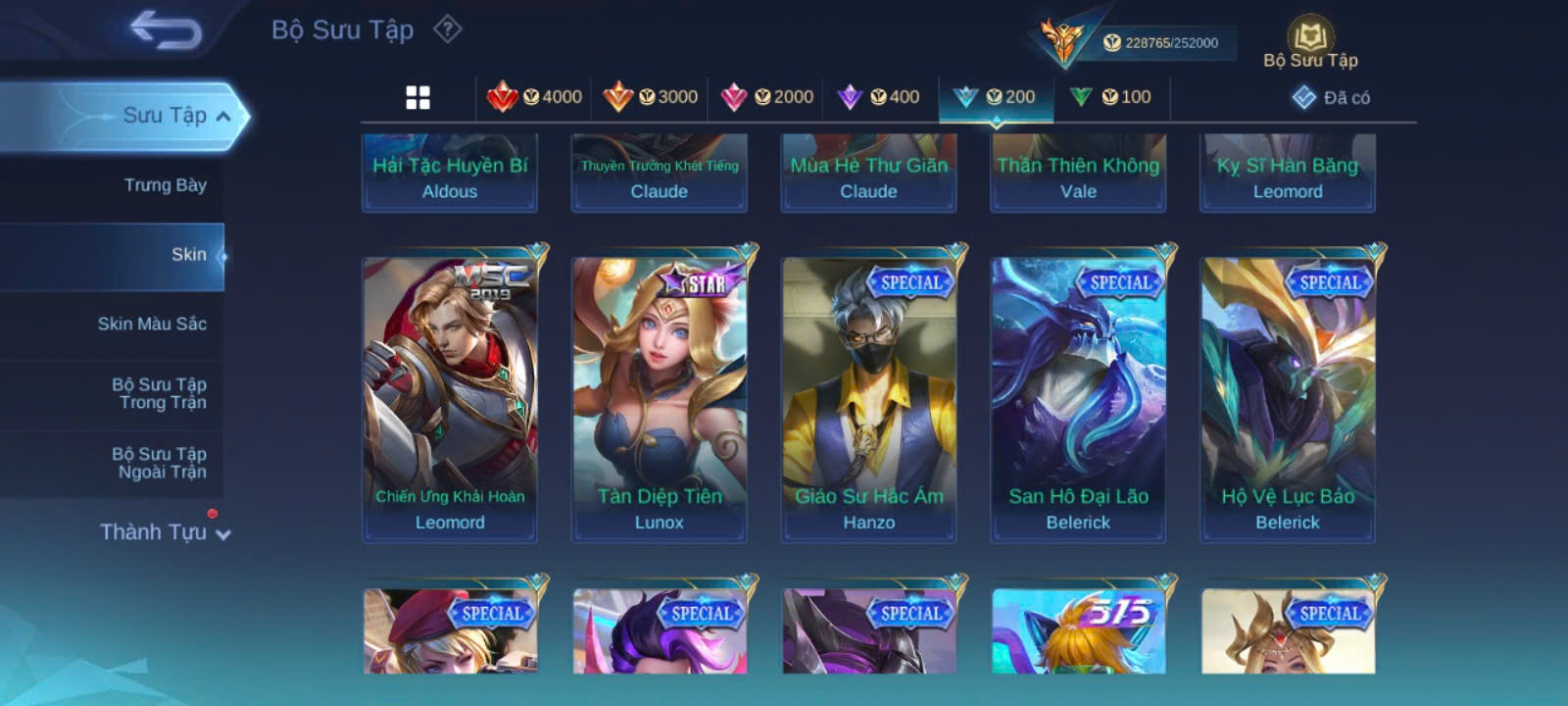Switch to the 100 points tier tab
Viewport: 1568px width, 706px height.
pyautogui.click(x=1110, y=97)
